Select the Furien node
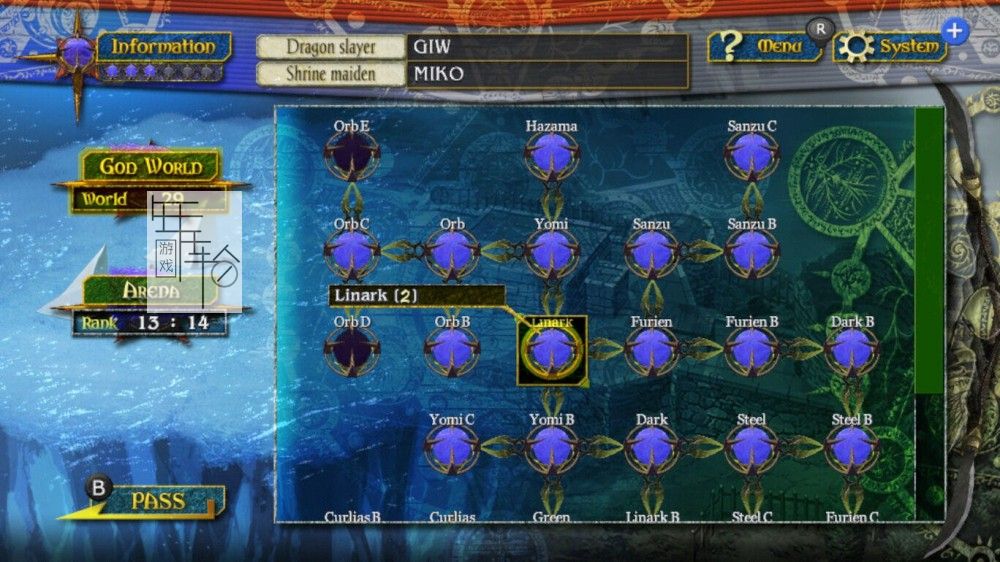 (x=651, y=349)
